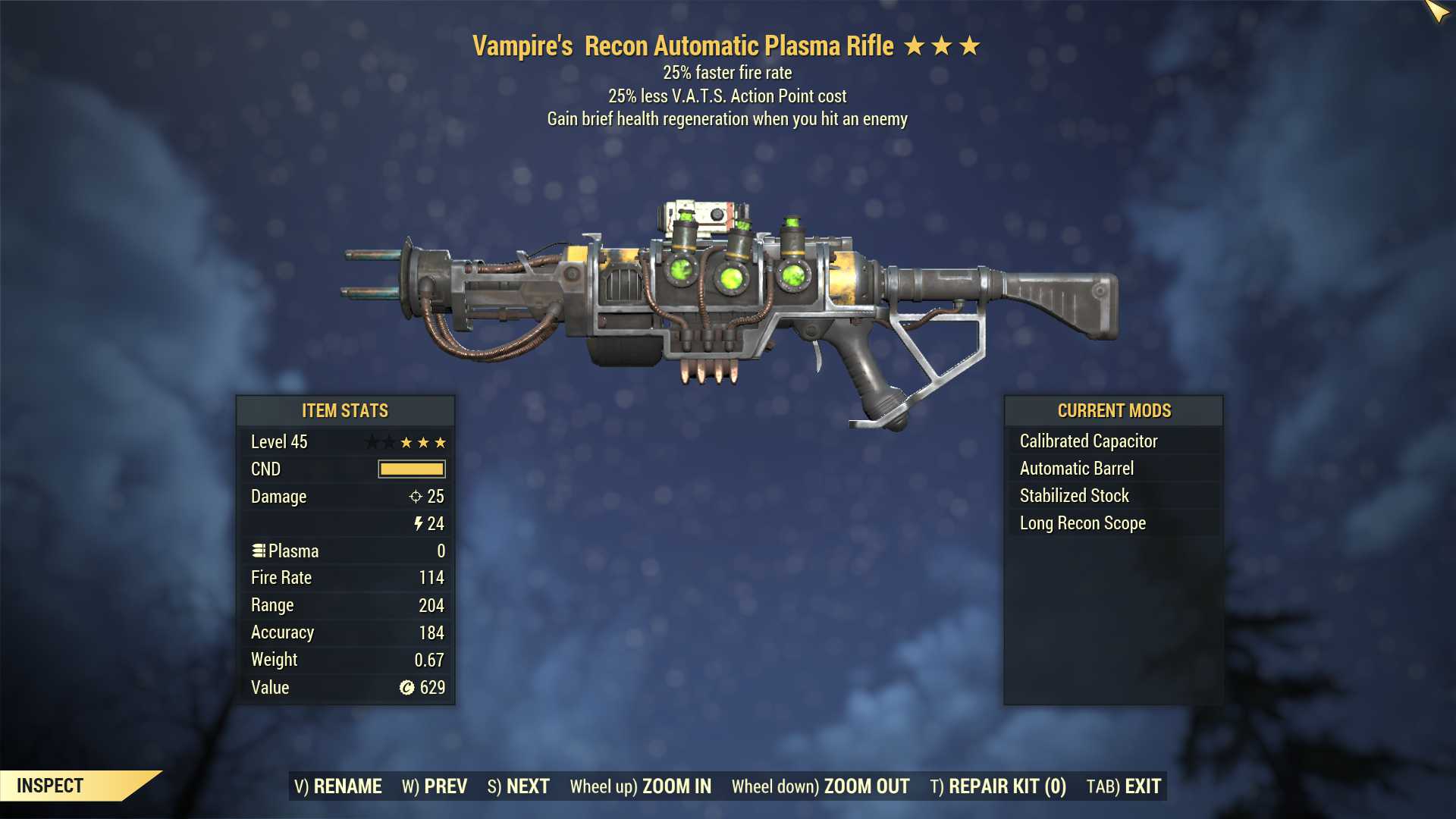Click the lightning energy damage icon
The width and height of the screenshot is (1456, 819).
tap(419, 523)
